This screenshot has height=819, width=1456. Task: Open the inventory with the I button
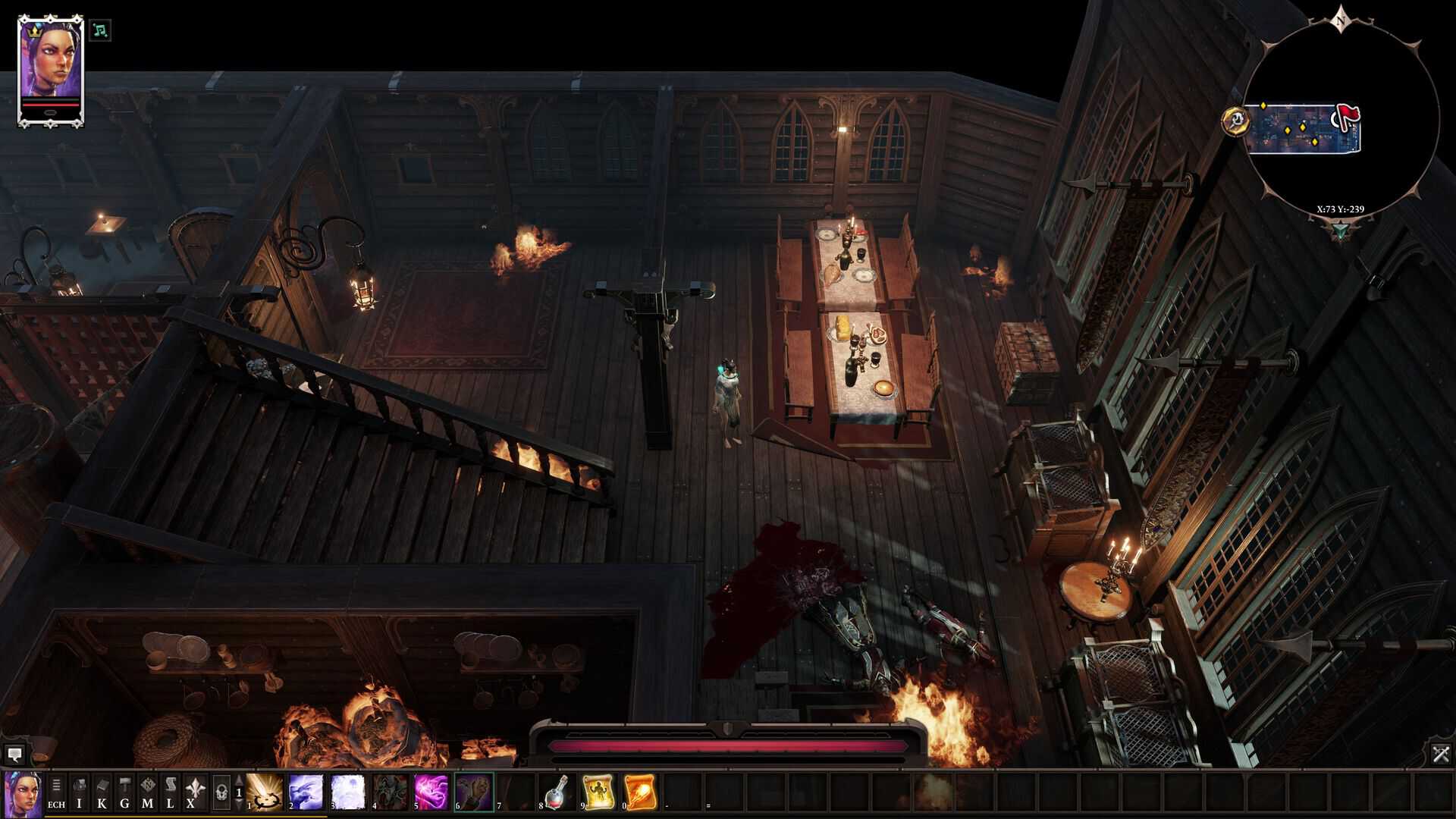pyautogui.click(x=79, y=793)
